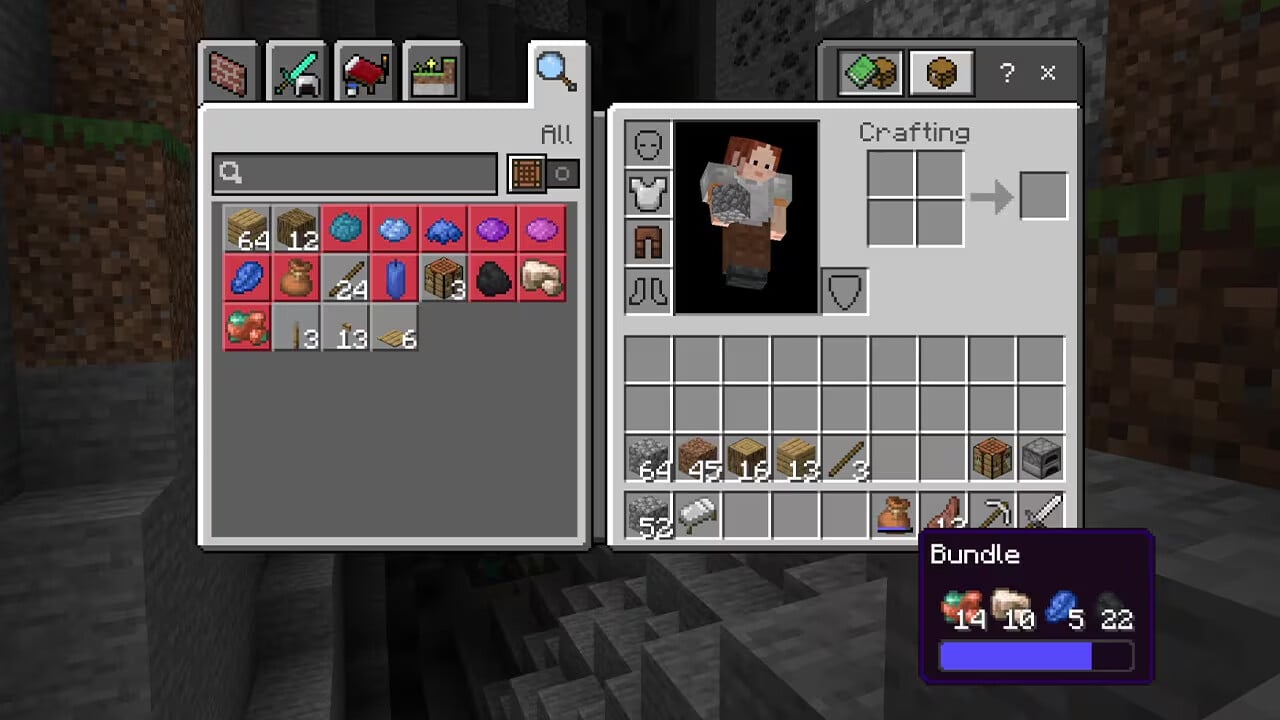Click the leggings armor slot
1280x720 pixels.
tap(647, 241)
